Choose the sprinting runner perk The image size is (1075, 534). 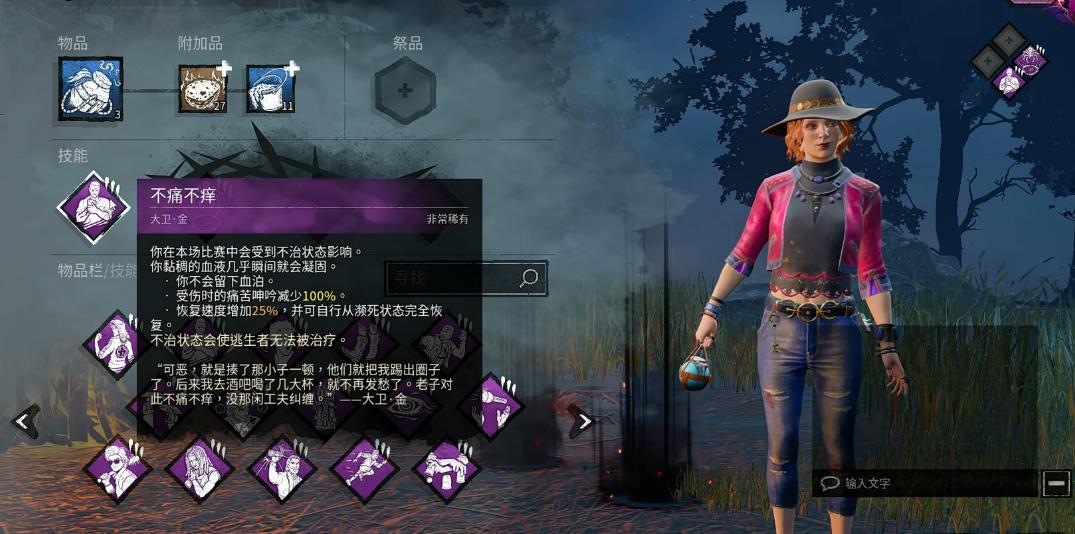[x=365, y=467]
